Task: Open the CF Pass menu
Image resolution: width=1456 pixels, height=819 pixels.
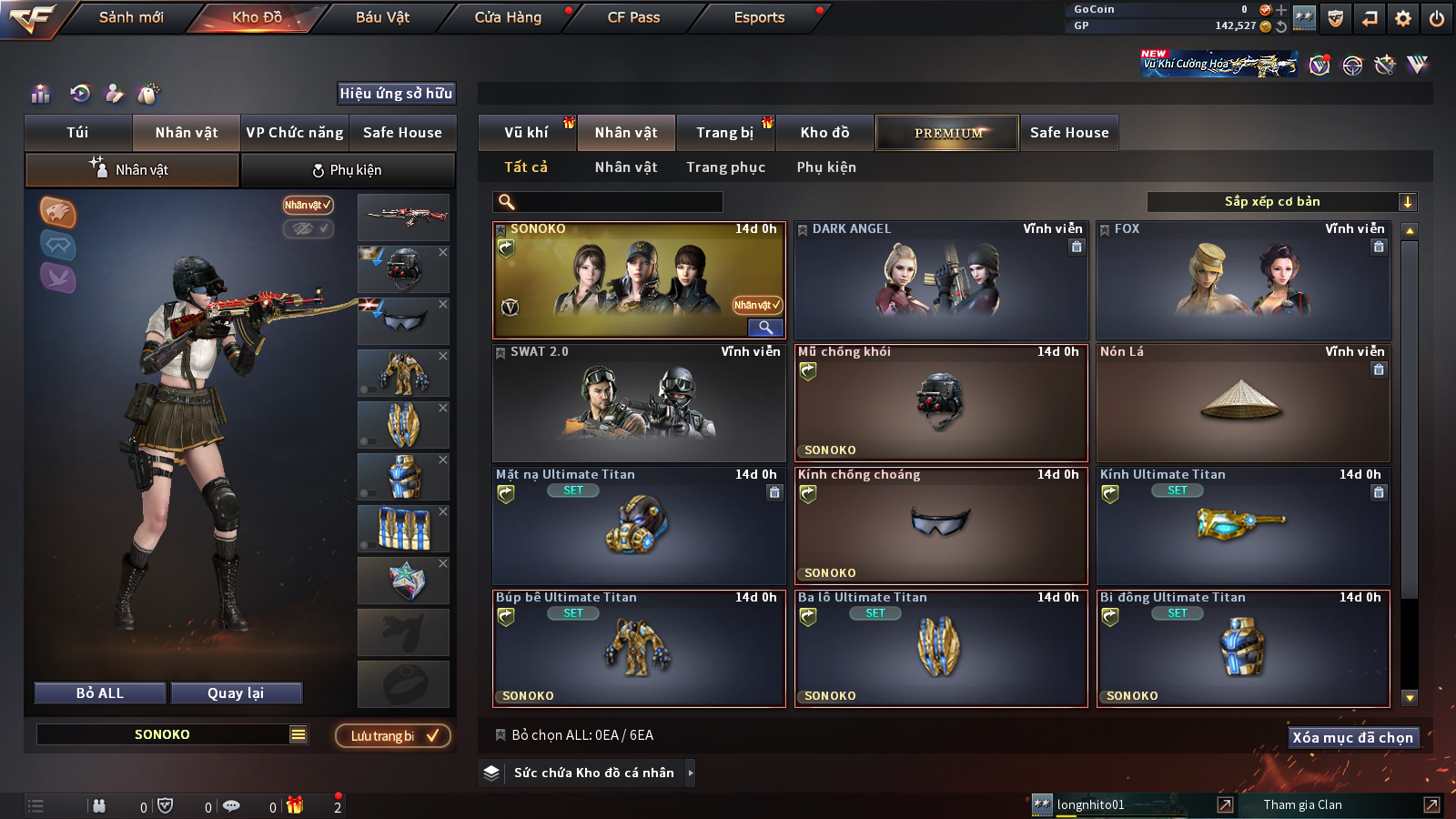Action: coord(633,17)
